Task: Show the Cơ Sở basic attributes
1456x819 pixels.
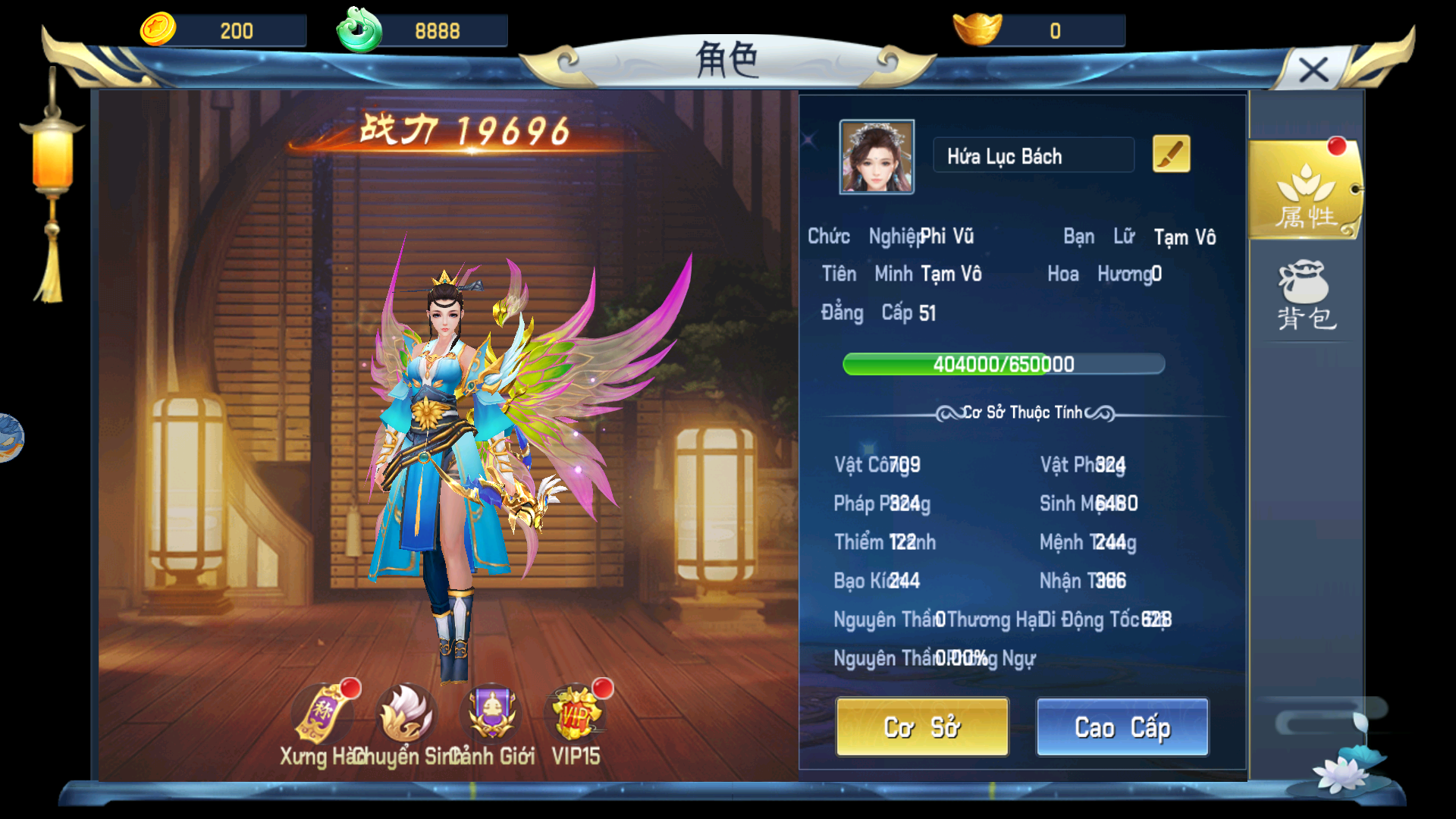Action: pyautogui.click(x=922, y=727)
